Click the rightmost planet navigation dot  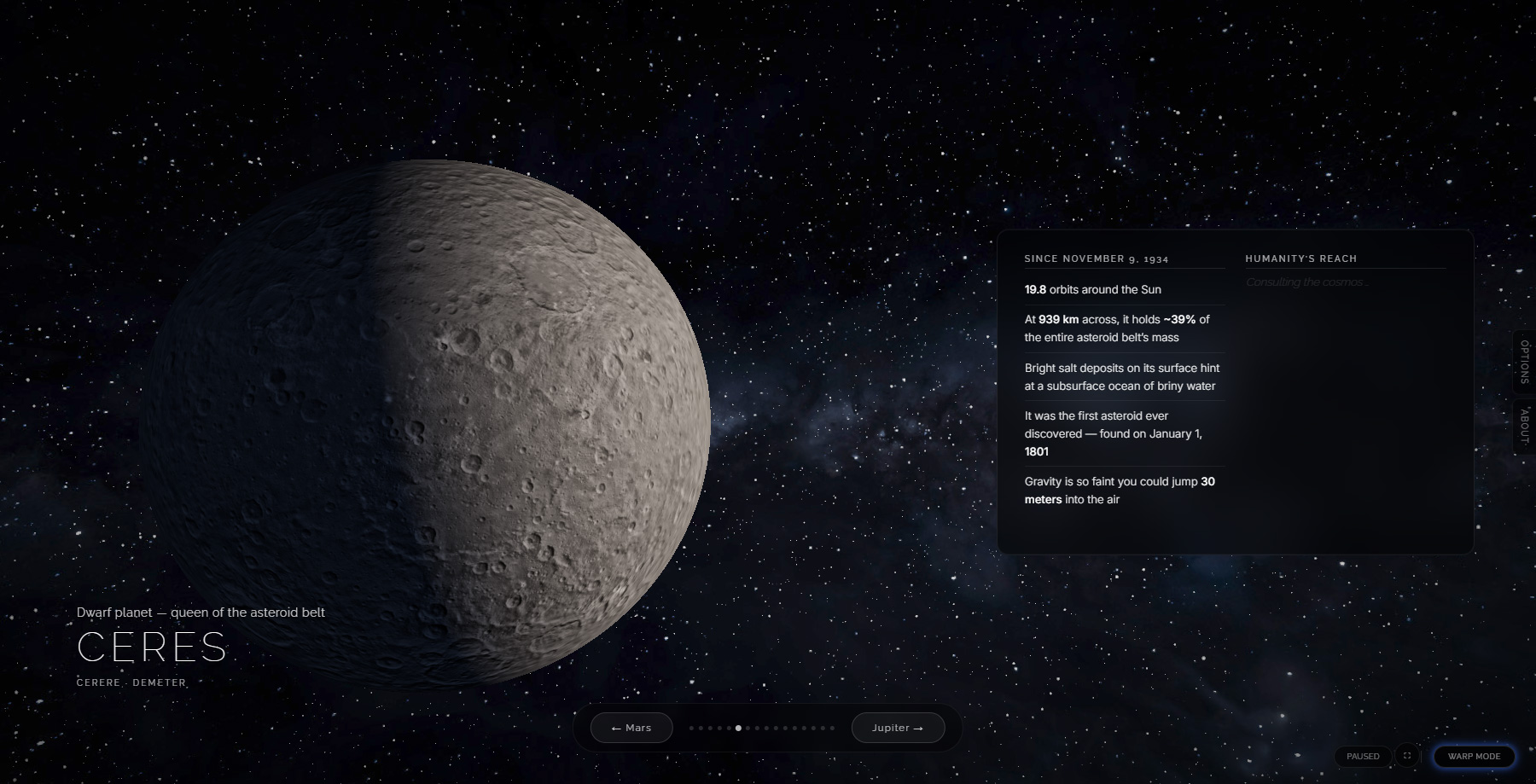(831, 729)
